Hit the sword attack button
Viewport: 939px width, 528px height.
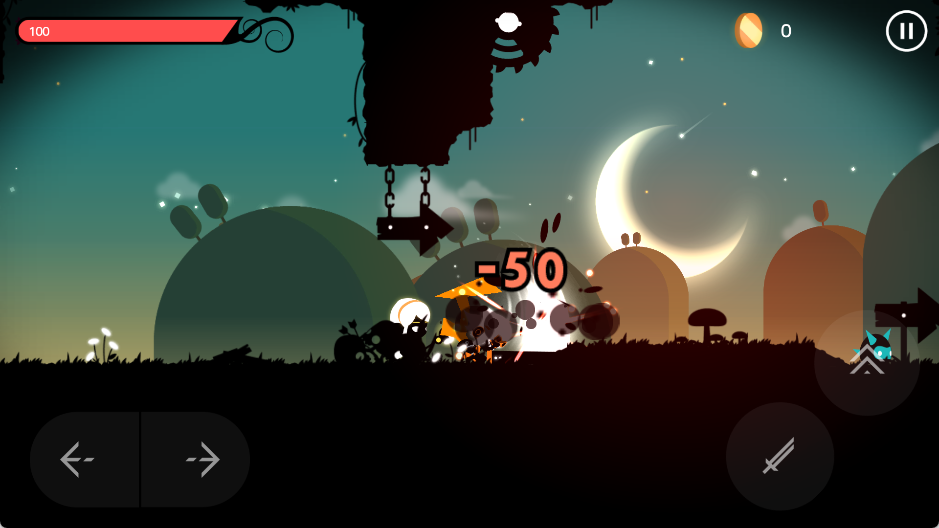click(x=779, y=456)
